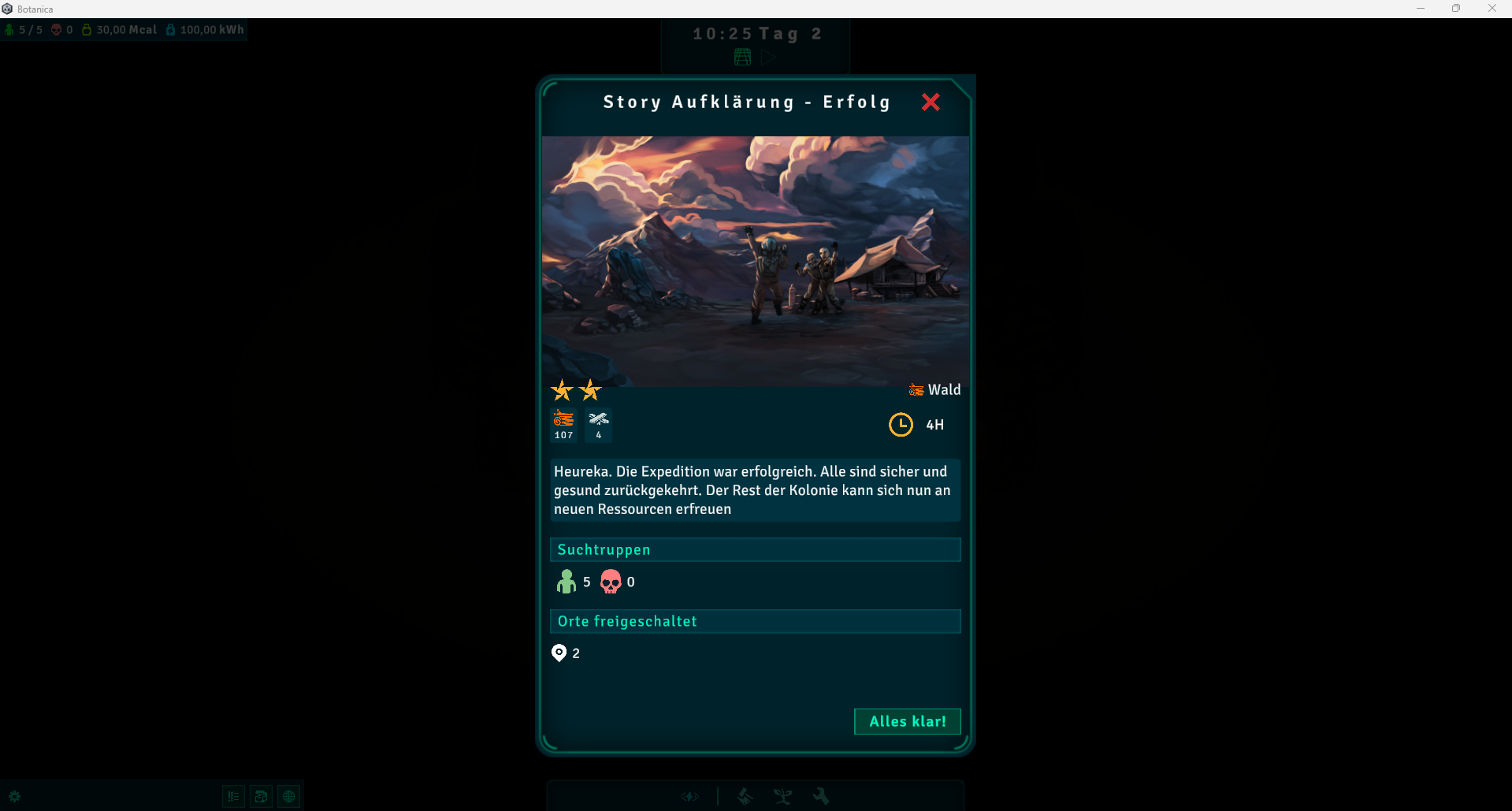
Task: Open settings via the gear icon
Action: (x=14, y=797)
